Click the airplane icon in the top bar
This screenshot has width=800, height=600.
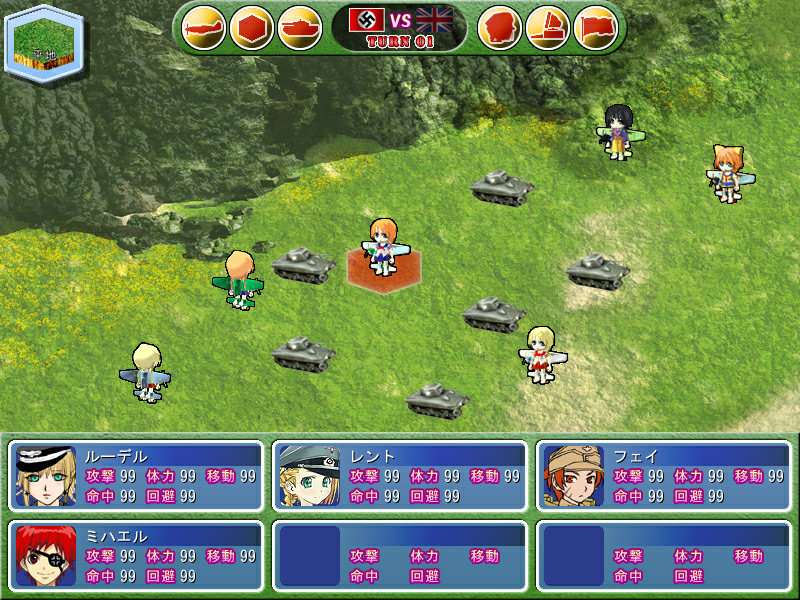click(205, 27)
